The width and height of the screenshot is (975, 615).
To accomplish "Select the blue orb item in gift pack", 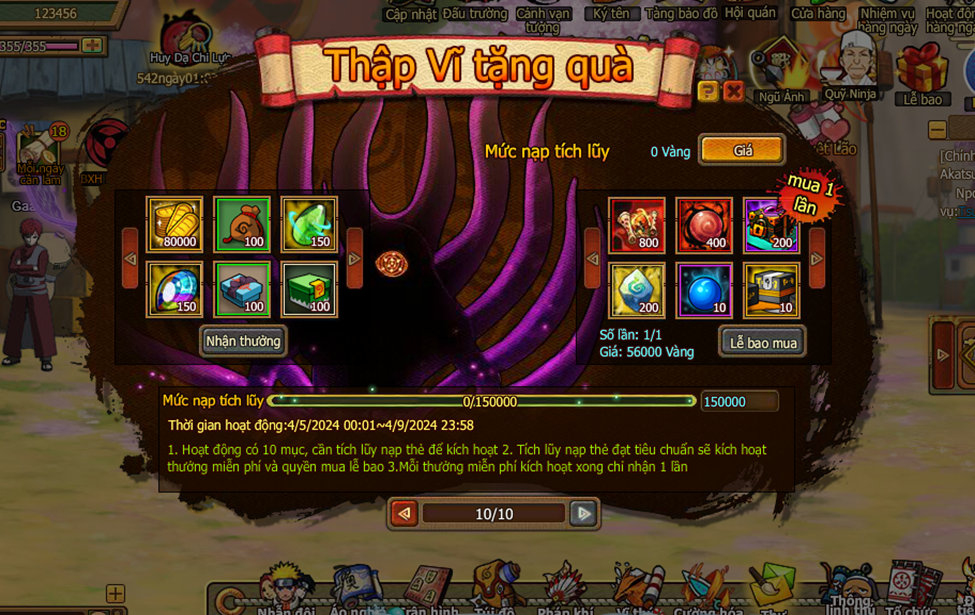I will 704,290.
